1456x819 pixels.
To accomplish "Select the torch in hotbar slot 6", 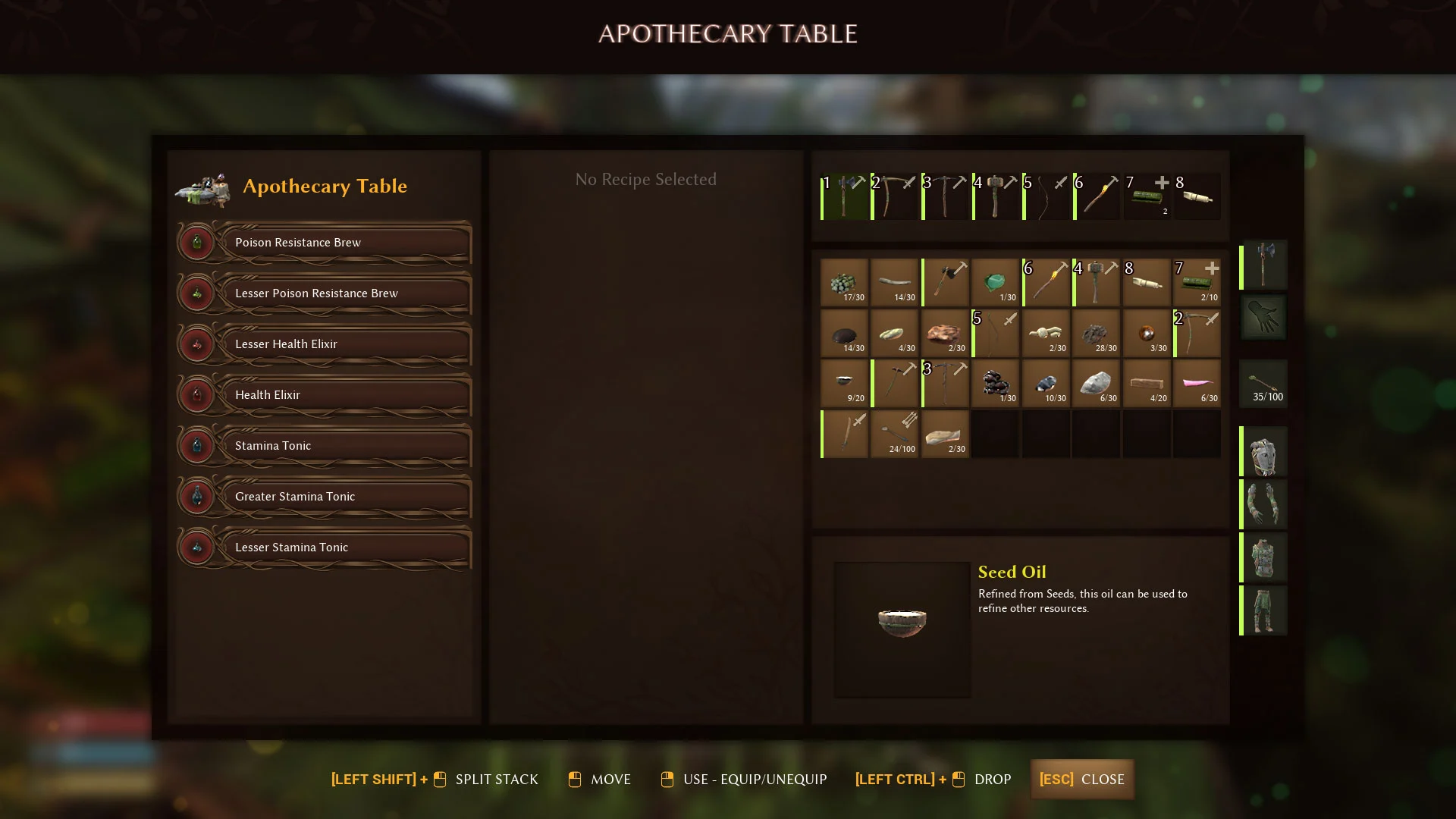I will point(1097,196).
